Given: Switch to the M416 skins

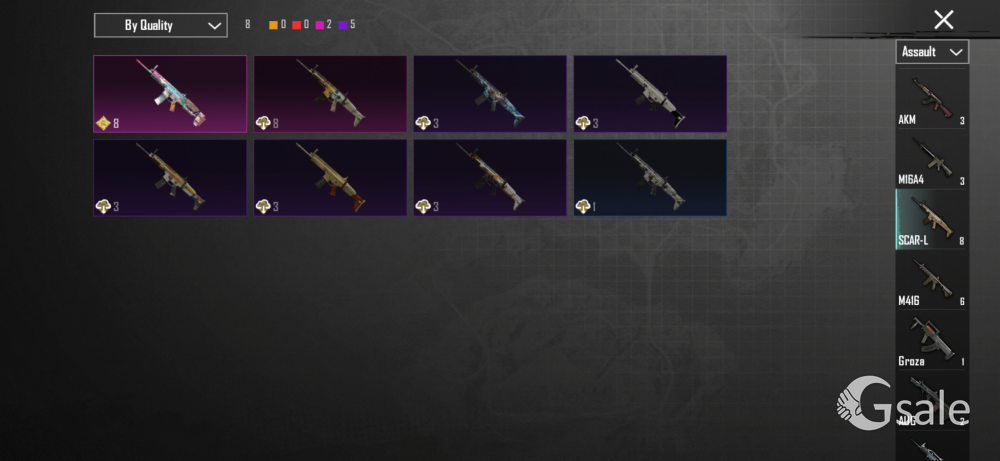Looking at the screenshot, I should coord(931,280).
